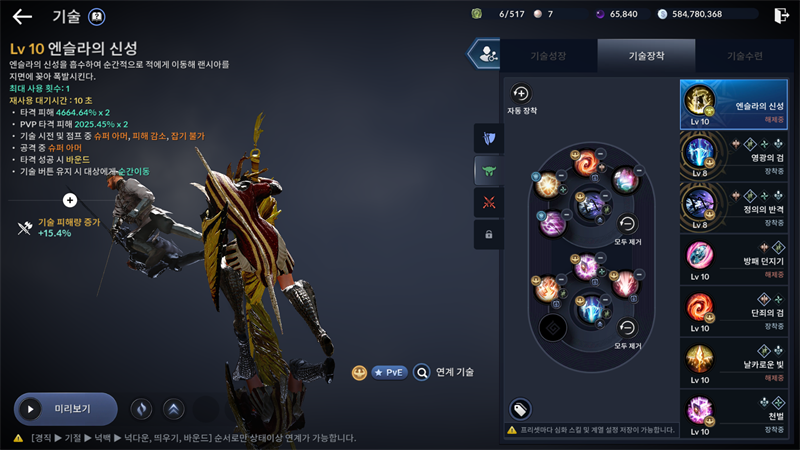Image resolution: width=800 pixels, height=450 pixels.
Task: Click the exit door icon
Action: click(x=781, y=15)
